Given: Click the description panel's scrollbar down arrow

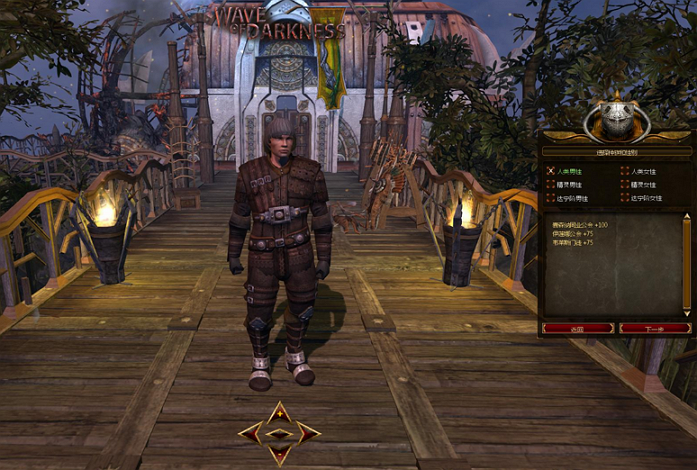Looking at the screenshot, I should click(686, 313).
